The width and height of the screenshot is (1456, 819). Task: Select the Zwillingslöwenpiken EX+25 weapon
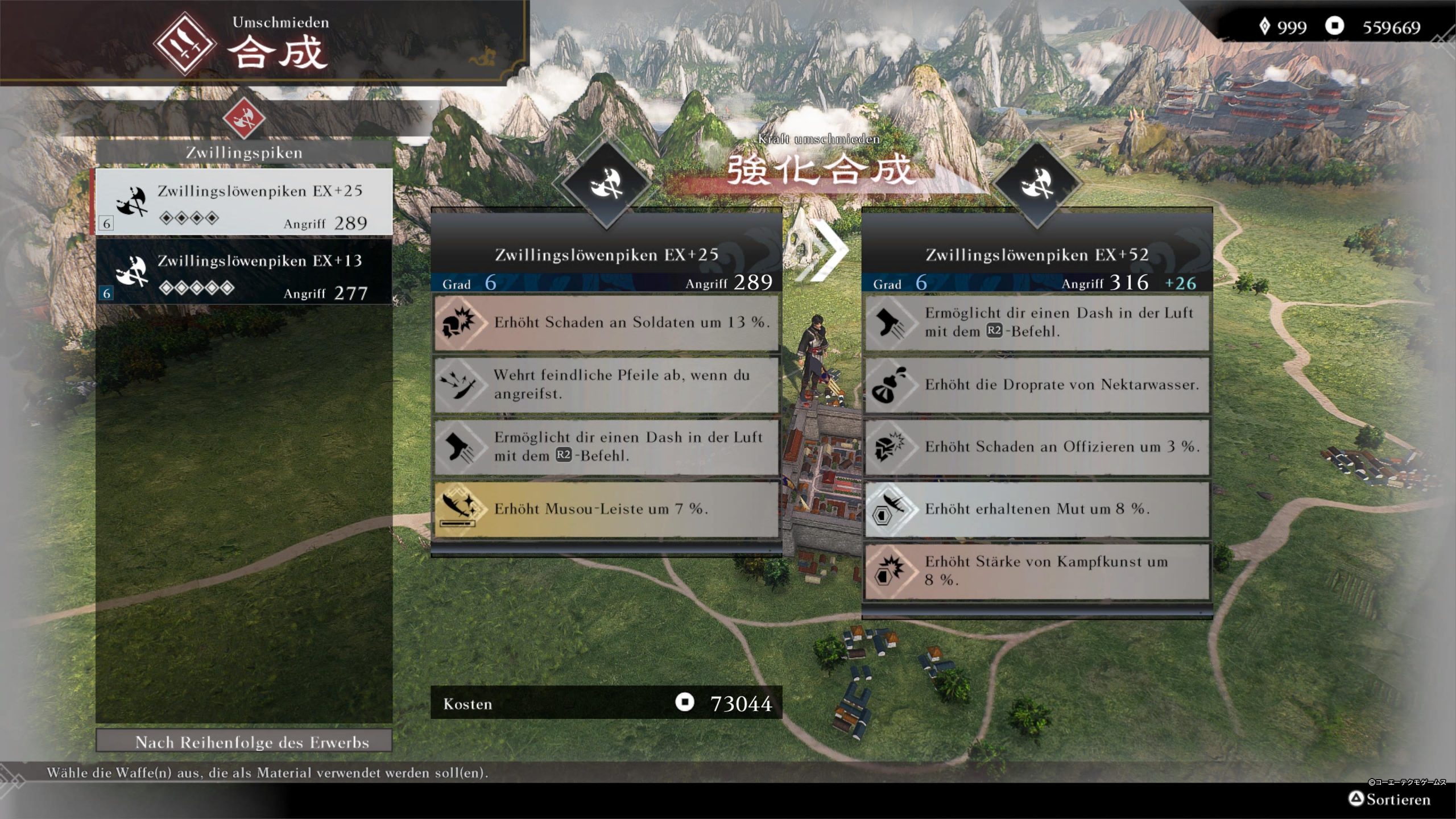tap(243, 202)
